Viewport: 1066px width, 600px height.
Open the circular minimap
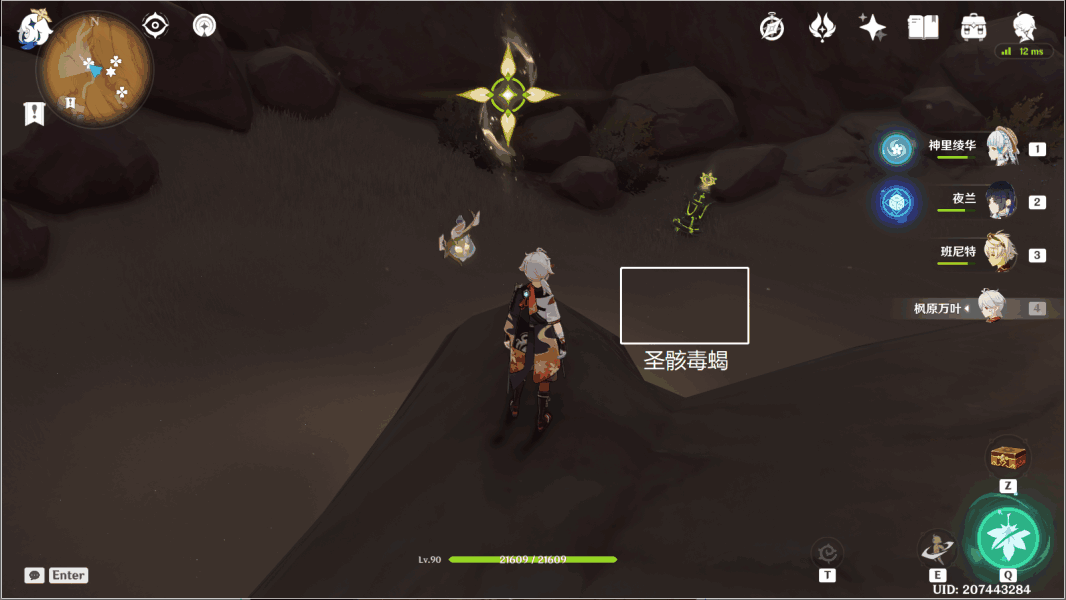point(95,70)
